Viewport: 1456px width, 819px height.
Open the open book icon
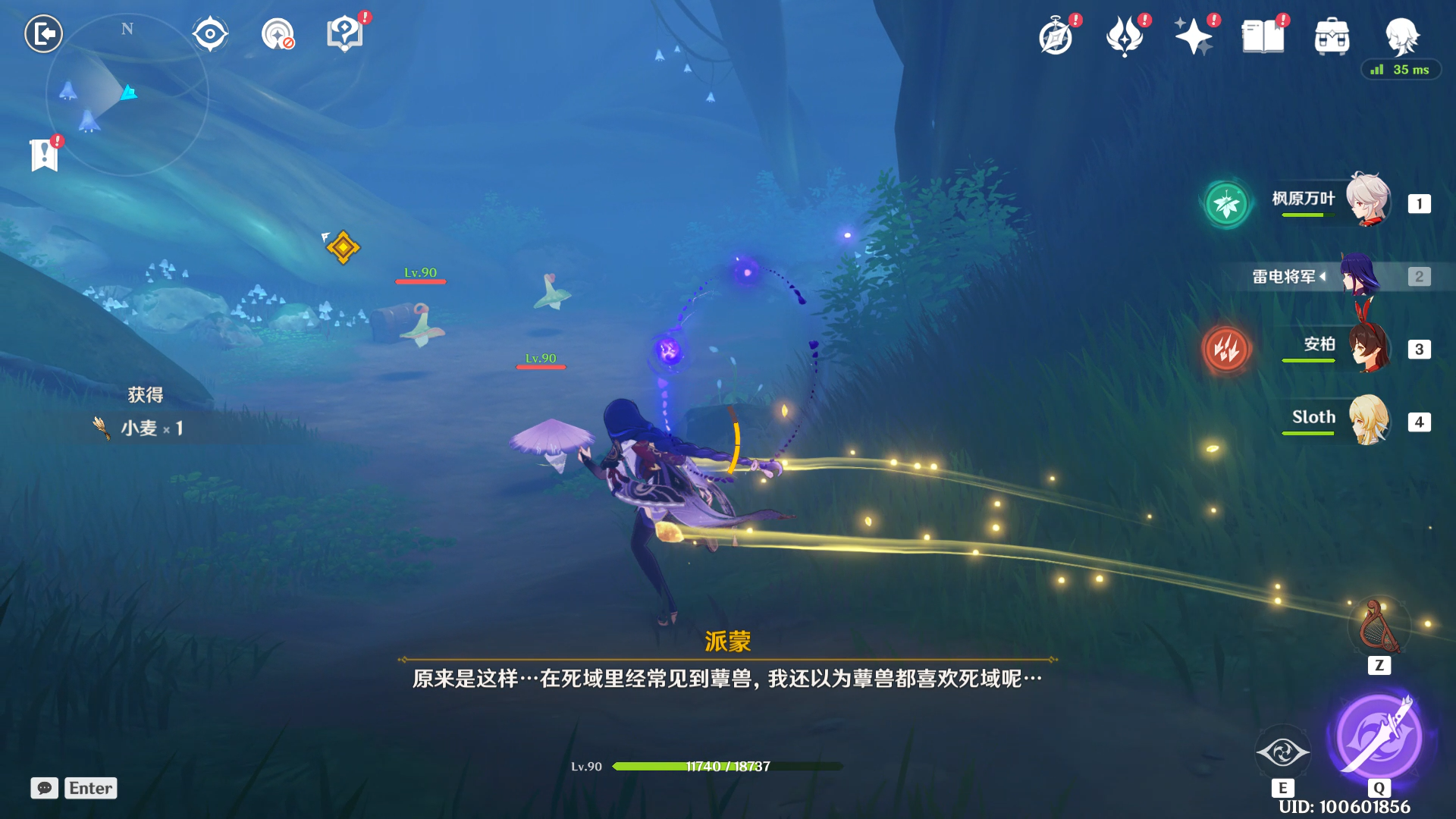coord(1263,36)
